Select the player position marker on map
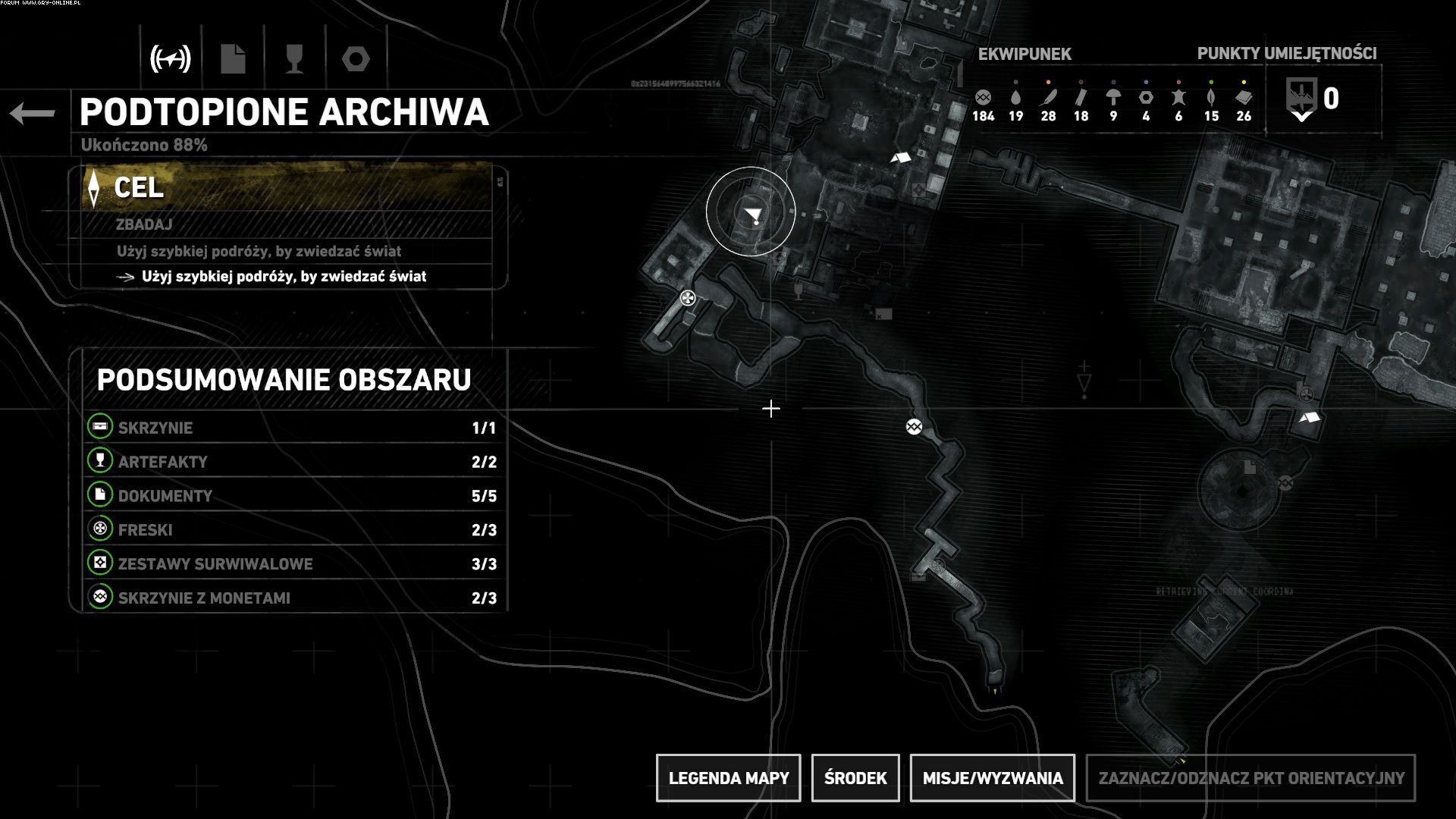This screenshot has width=1456, height=819. pos(752,215)
